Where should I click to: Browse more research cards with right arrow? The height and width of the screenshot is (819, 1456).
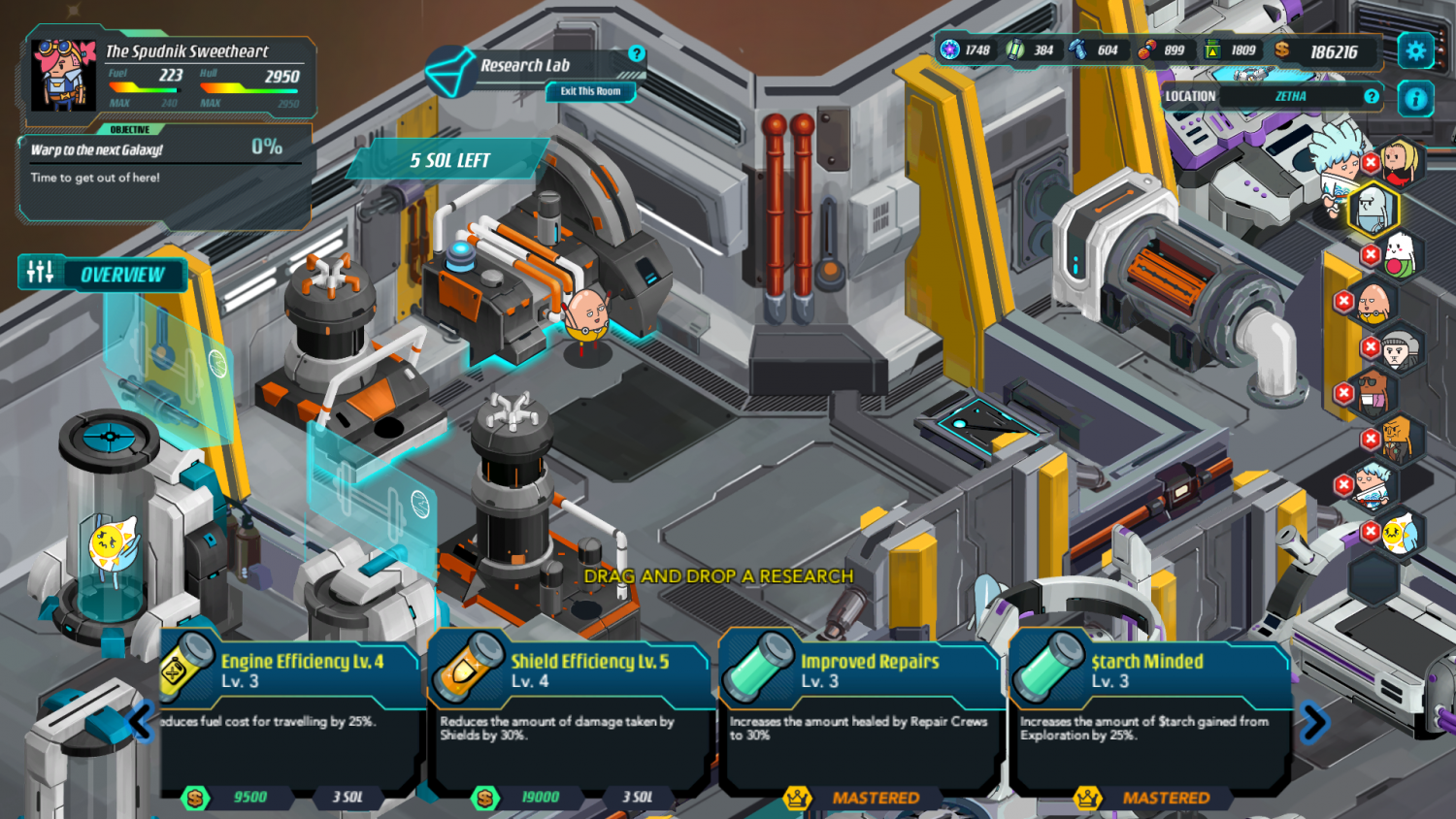1316,720
